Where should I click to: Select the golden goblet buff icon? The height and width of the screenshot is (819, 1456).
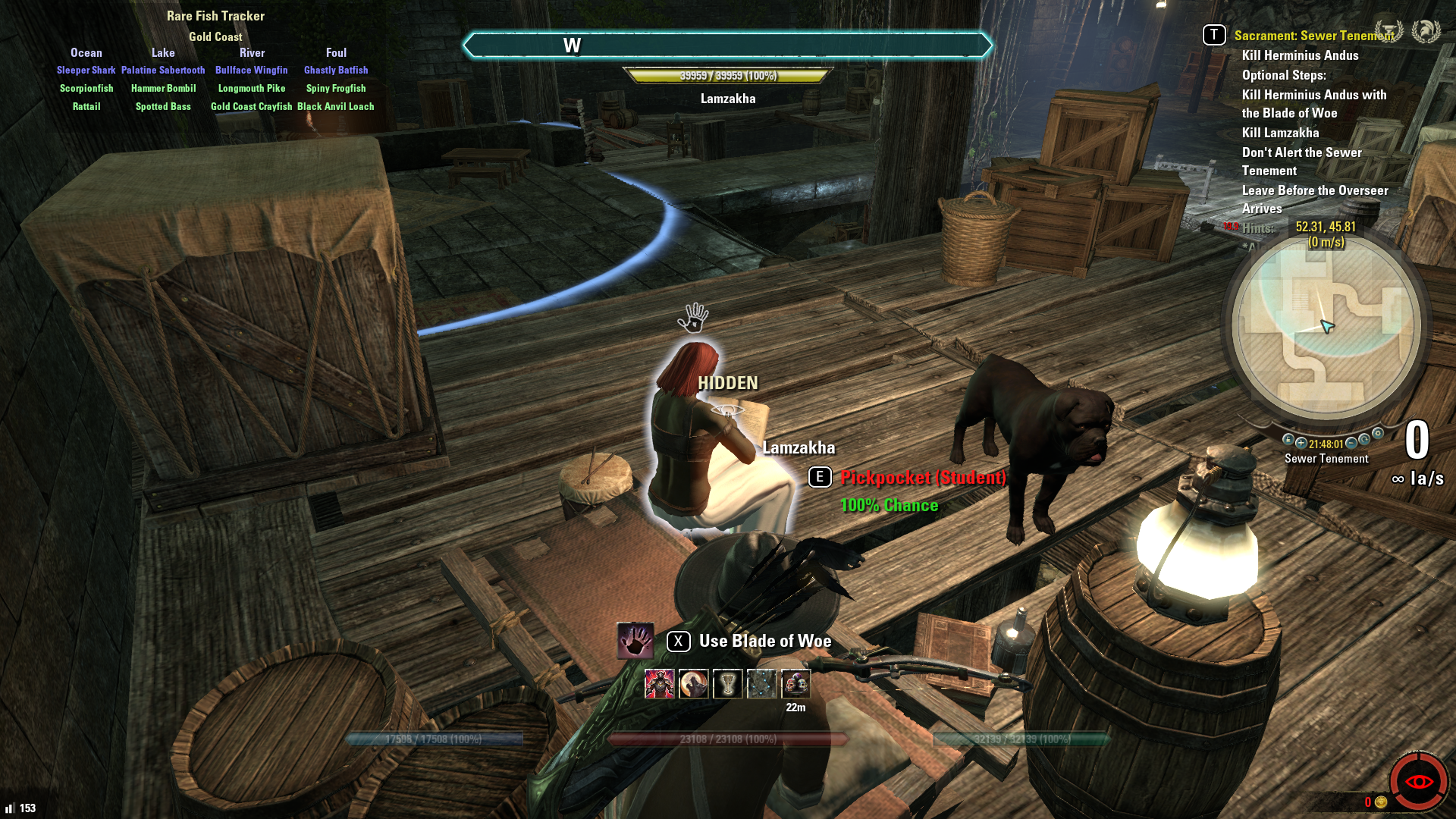coord(727,684)
